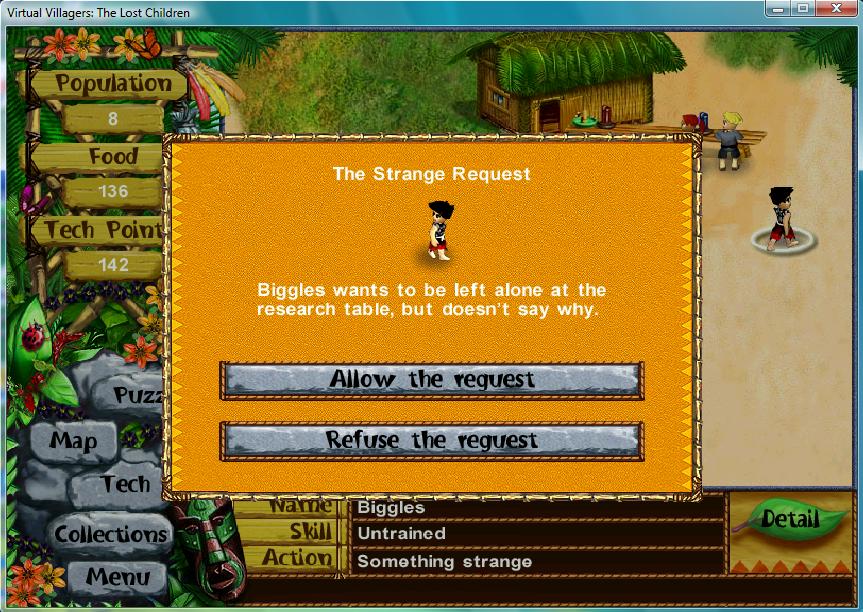Refuse the request from Biggles
The height and width of the screenshot is (612, 863).
tap(431, 440)
